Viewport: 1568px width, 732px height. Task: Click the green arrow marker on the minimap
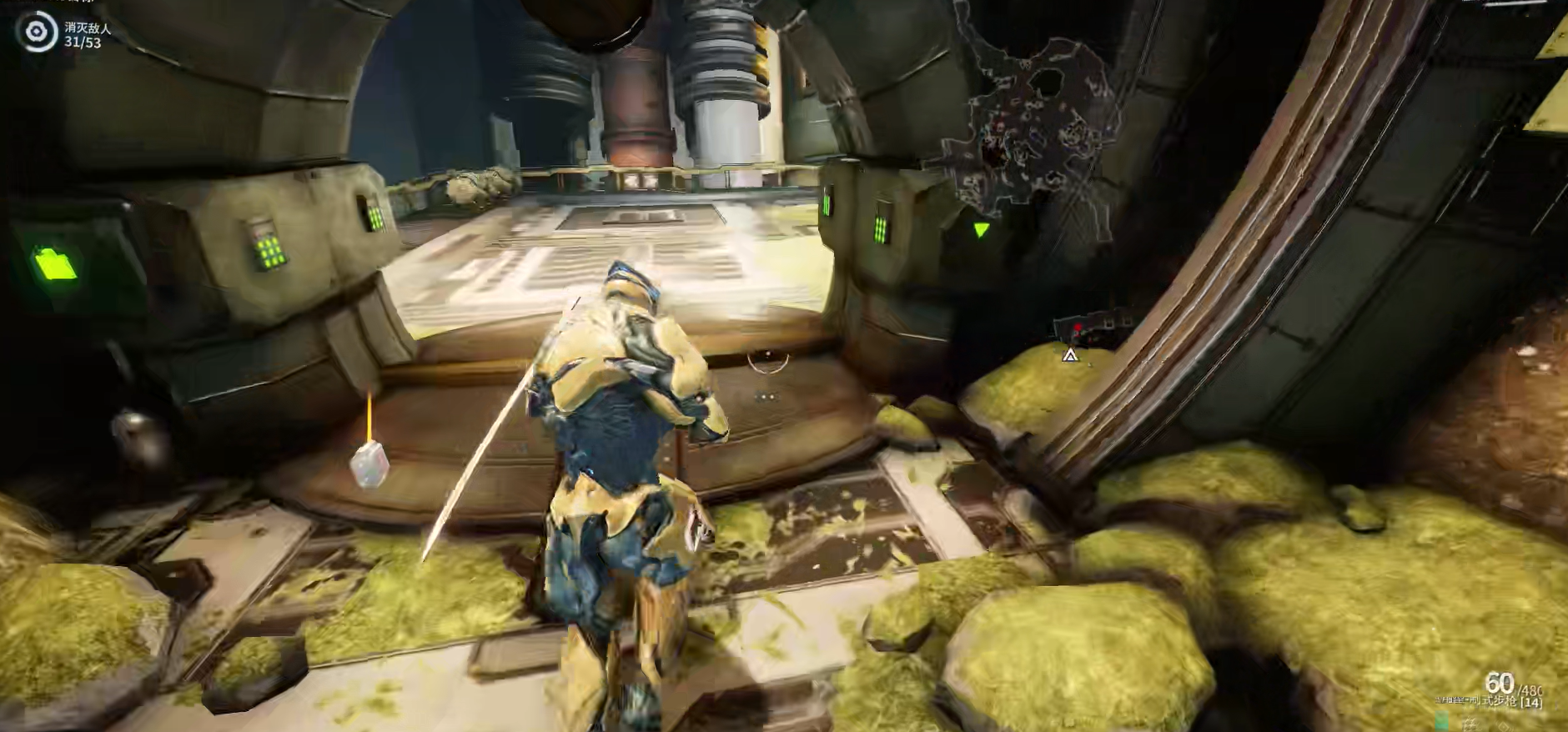(x=981, y=229)
